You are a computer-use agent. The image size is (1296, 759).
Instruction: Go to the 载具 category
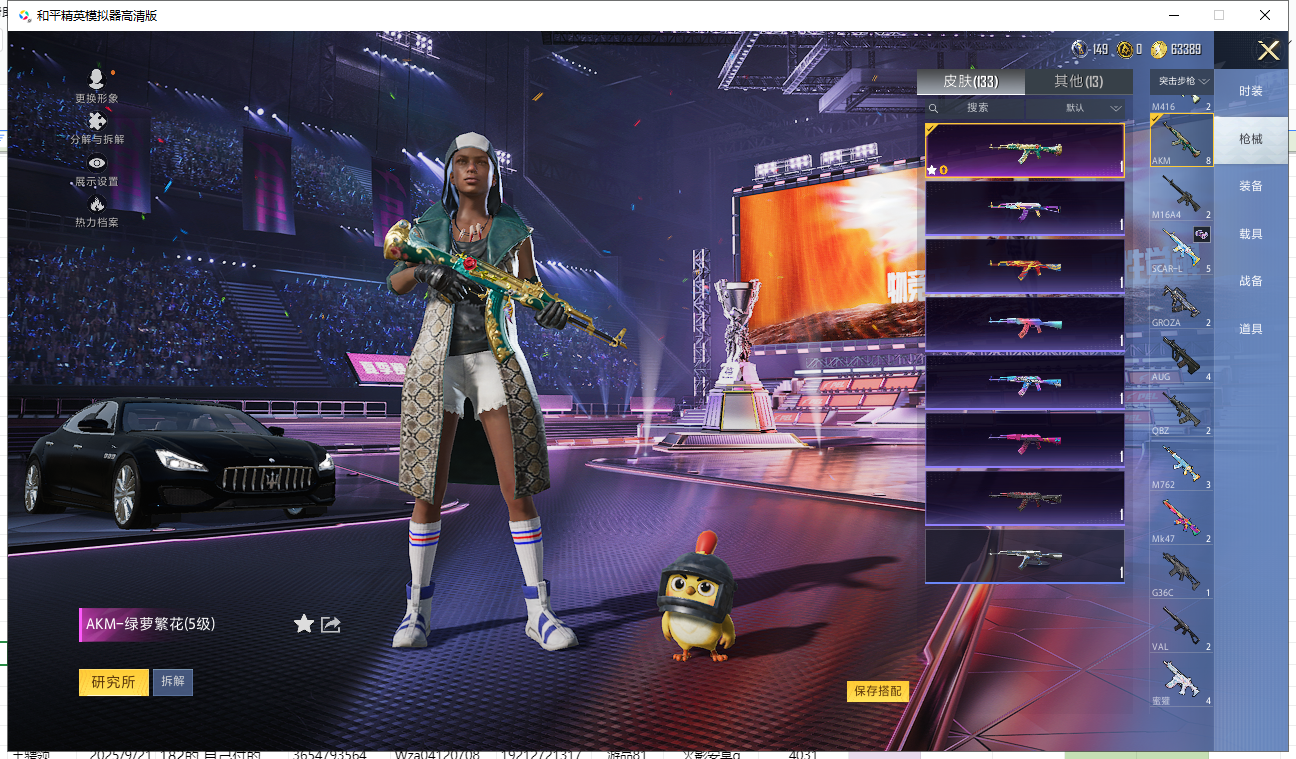click(1250, 234)
